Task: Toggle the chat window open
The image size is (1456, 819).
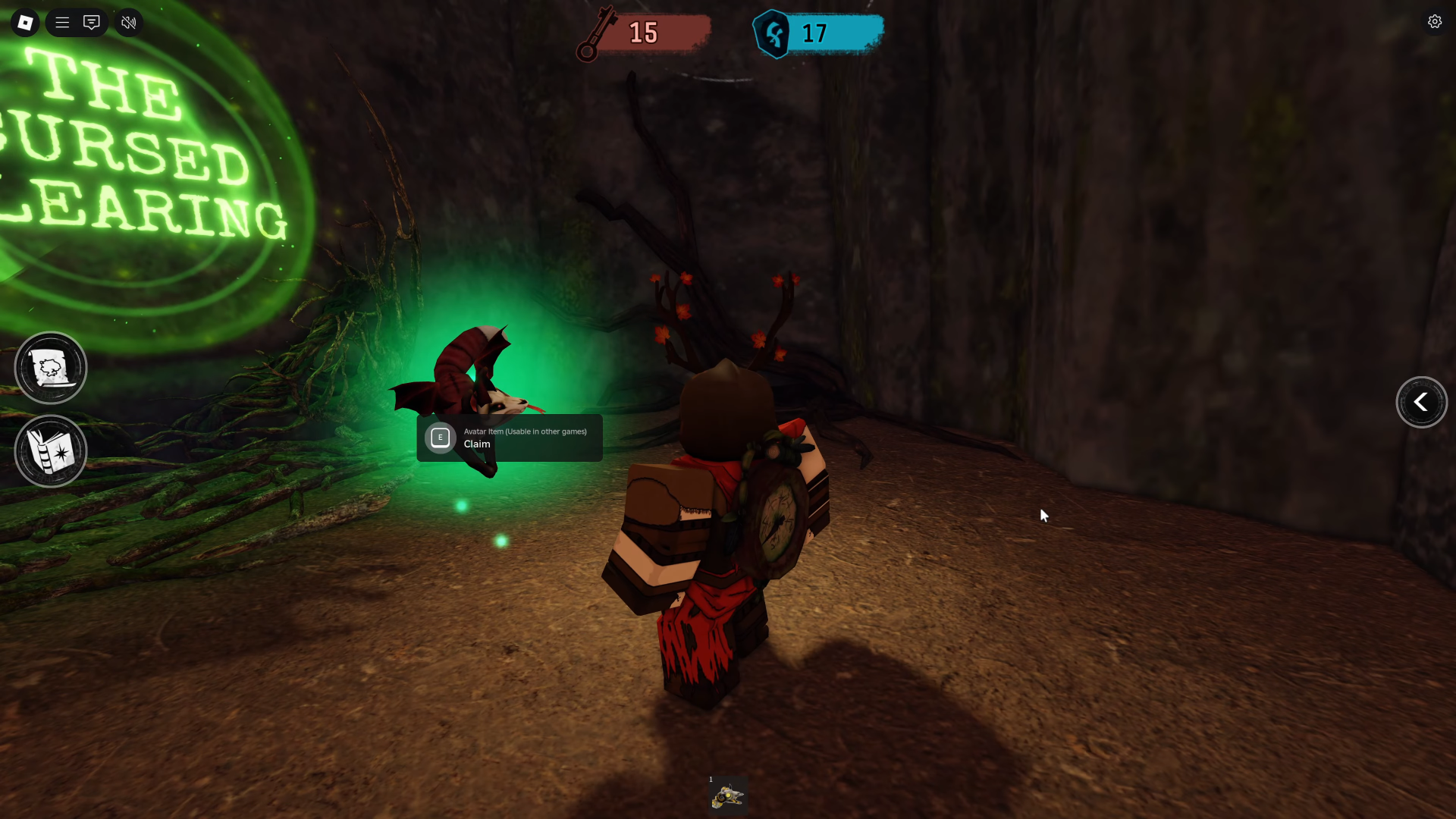Action: pos(92,22)
